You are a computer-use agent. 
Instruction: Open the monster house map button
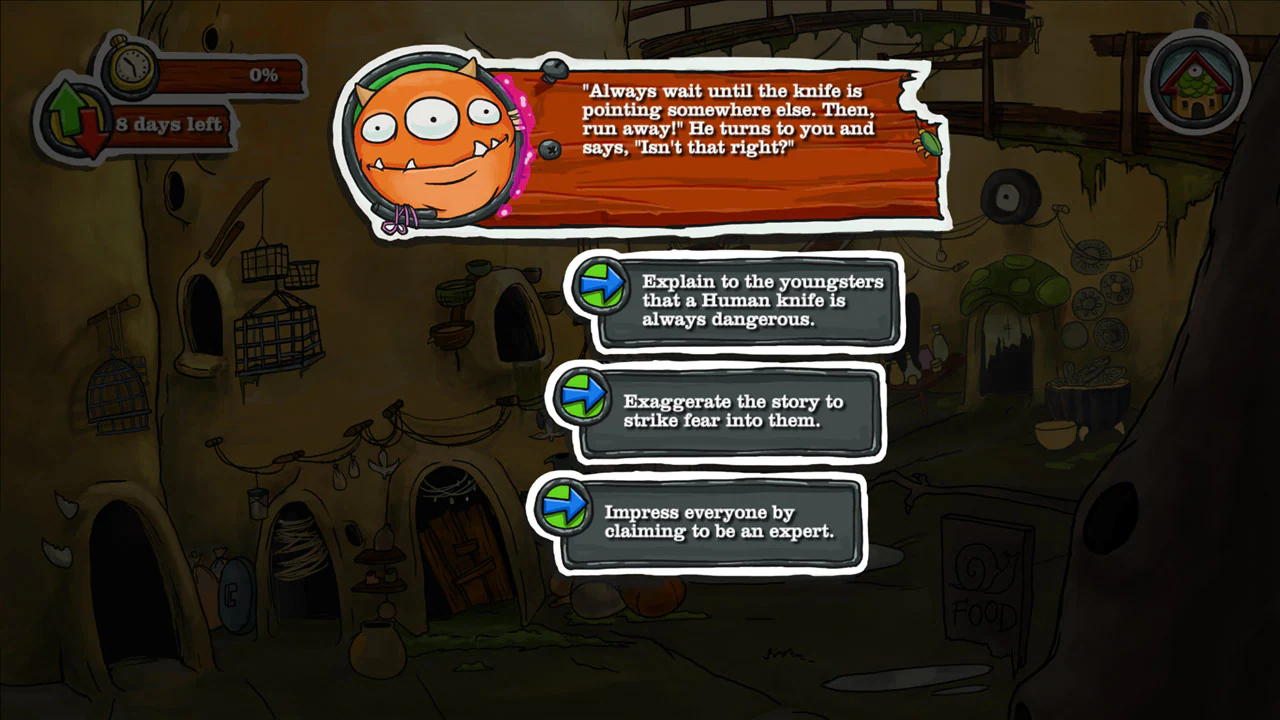click(x=1196, y=82)
